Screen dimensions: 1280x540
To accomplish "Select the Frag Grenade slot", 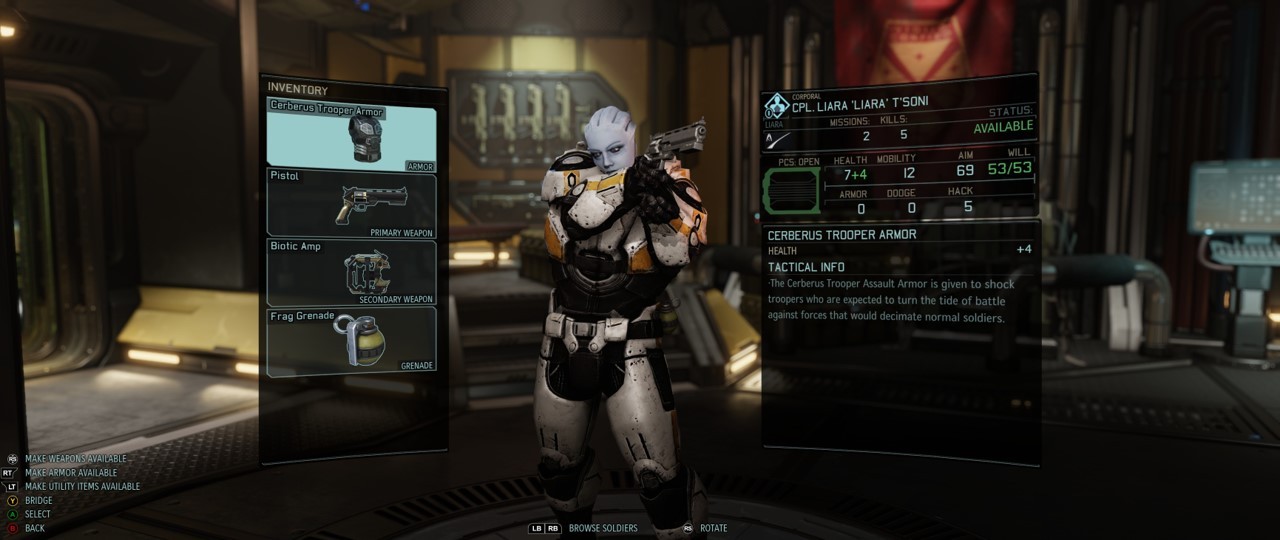I will coord(351,341).
